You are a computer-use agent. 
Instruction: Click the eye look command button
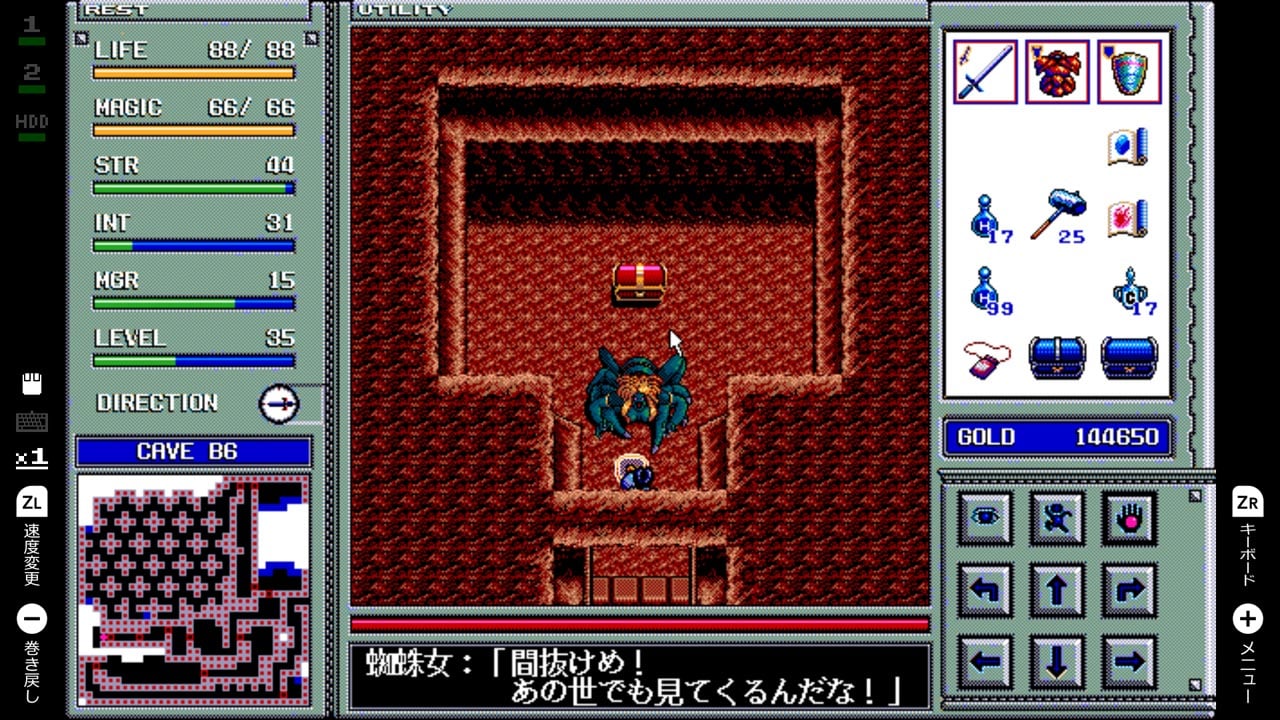(985, 517)
